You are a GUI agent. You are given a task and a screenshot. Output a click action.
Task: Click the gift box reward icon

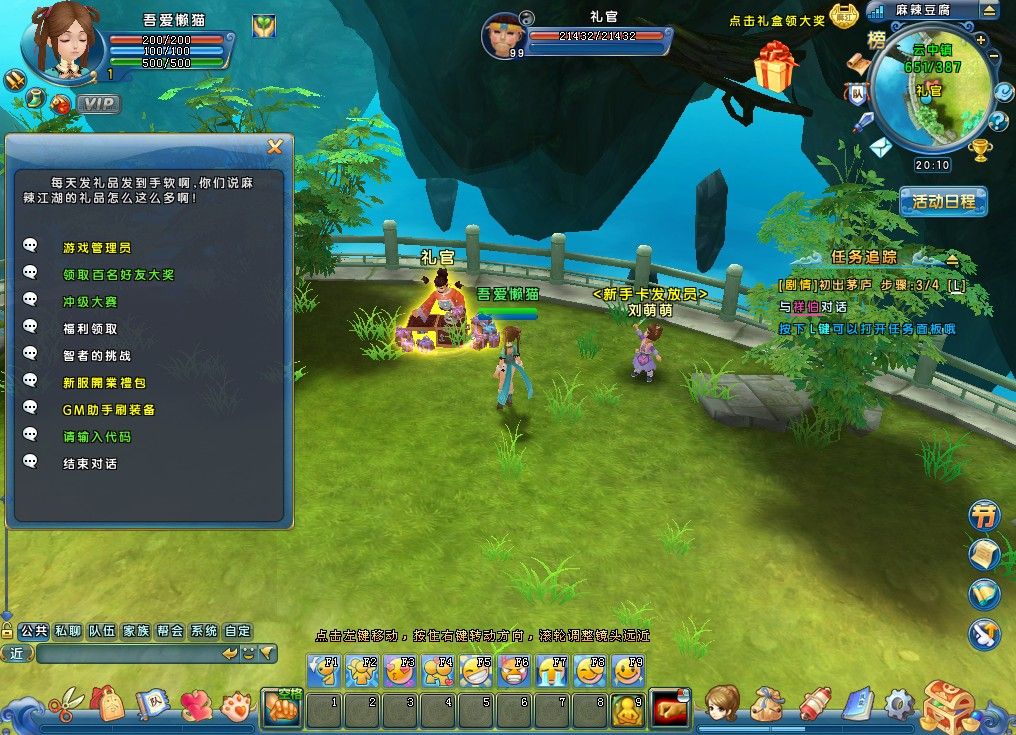(776, 66)
